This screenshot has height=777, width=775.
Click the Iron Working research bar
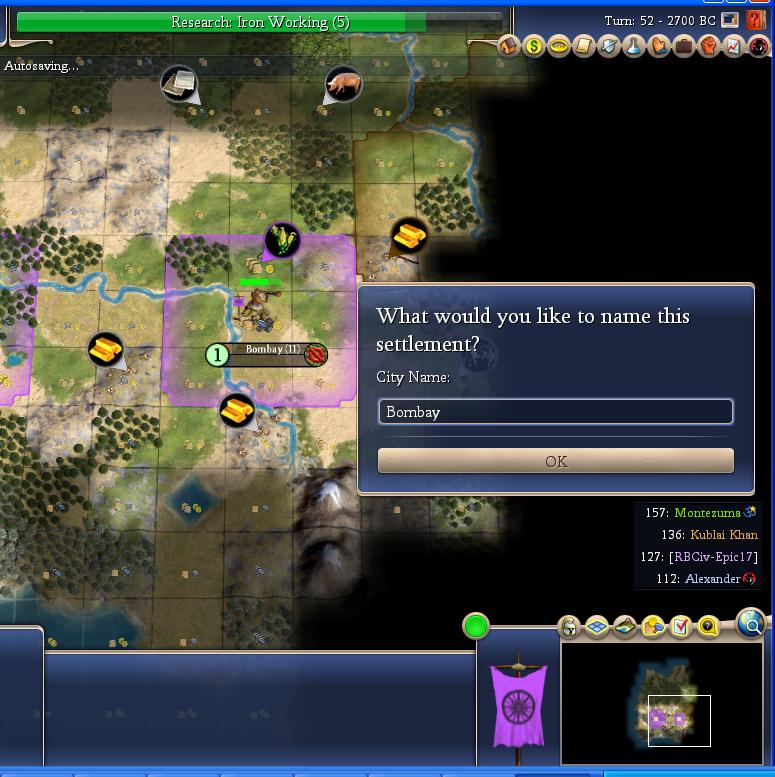coord(260,22)
